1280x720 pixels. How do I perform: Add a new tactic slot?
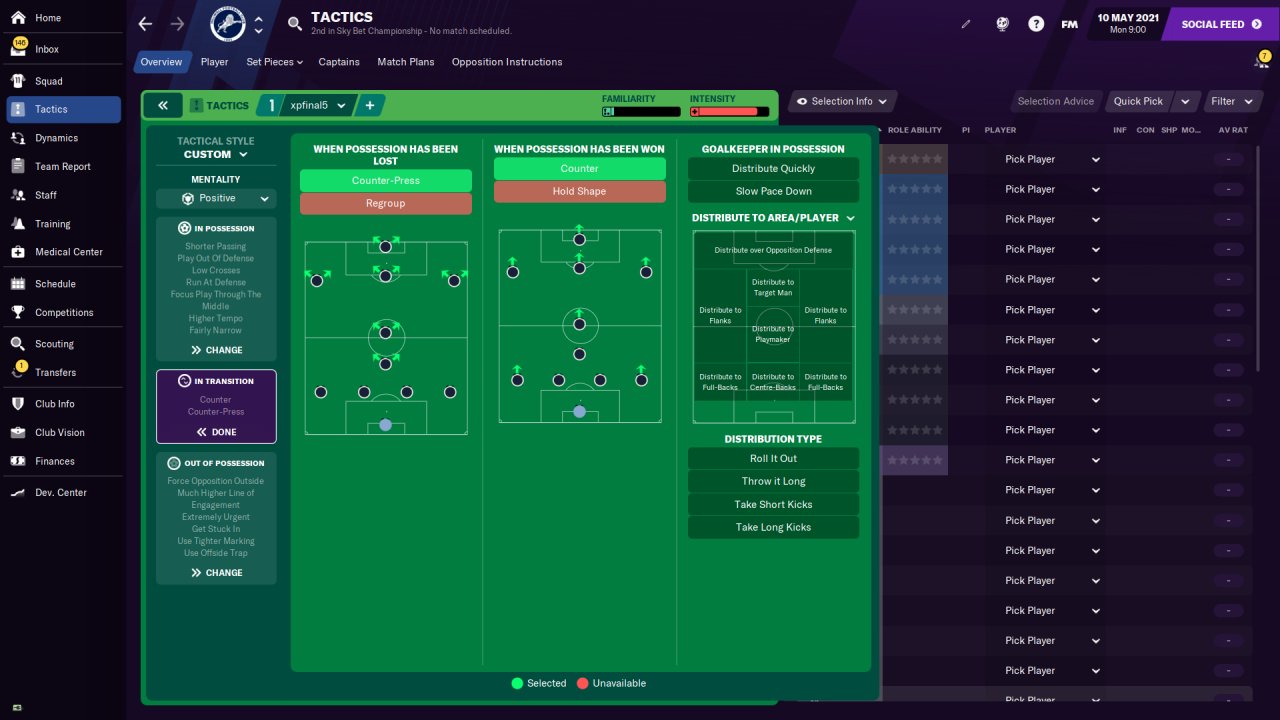click(x=369, y=105)
